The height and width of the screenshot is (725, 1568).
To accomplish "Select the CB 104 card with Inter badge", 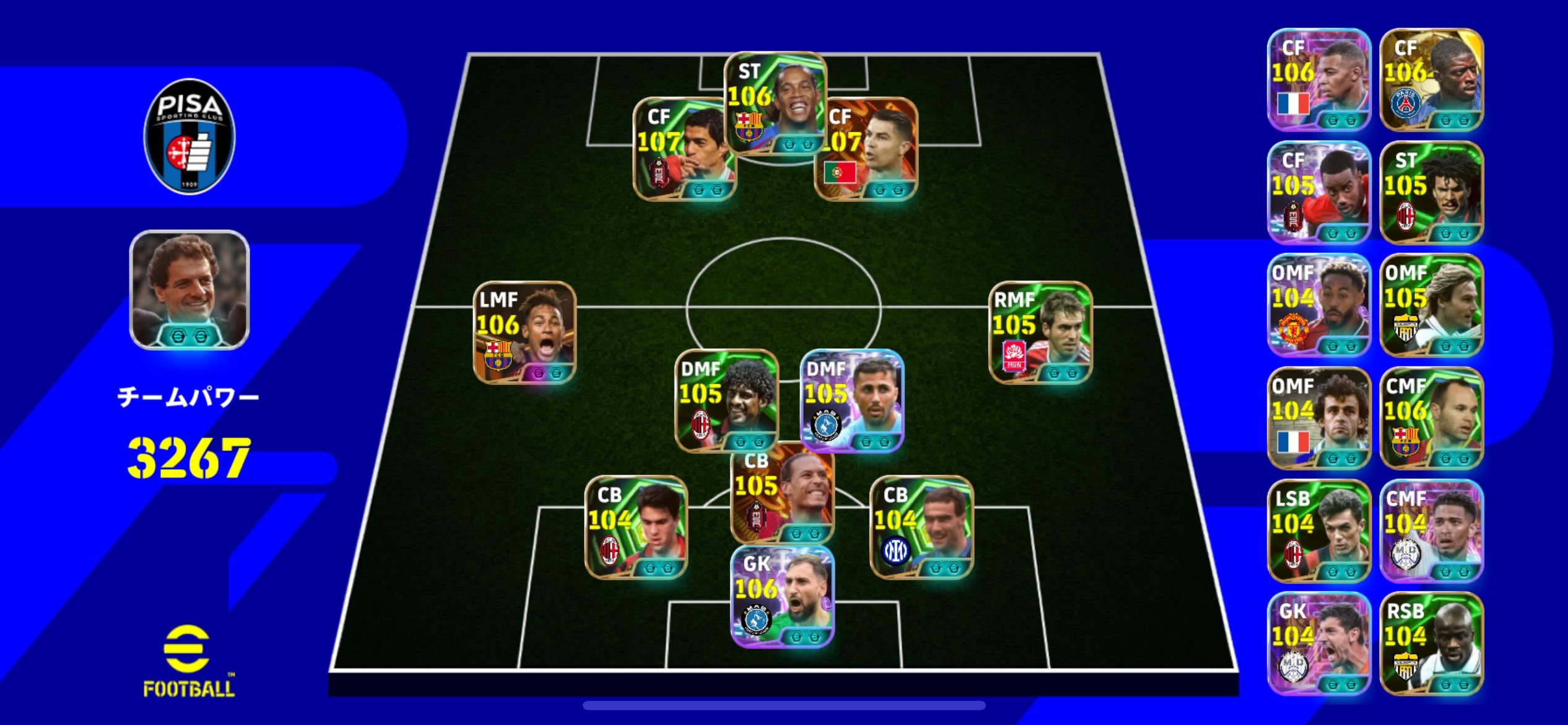I will coord(921,527).
